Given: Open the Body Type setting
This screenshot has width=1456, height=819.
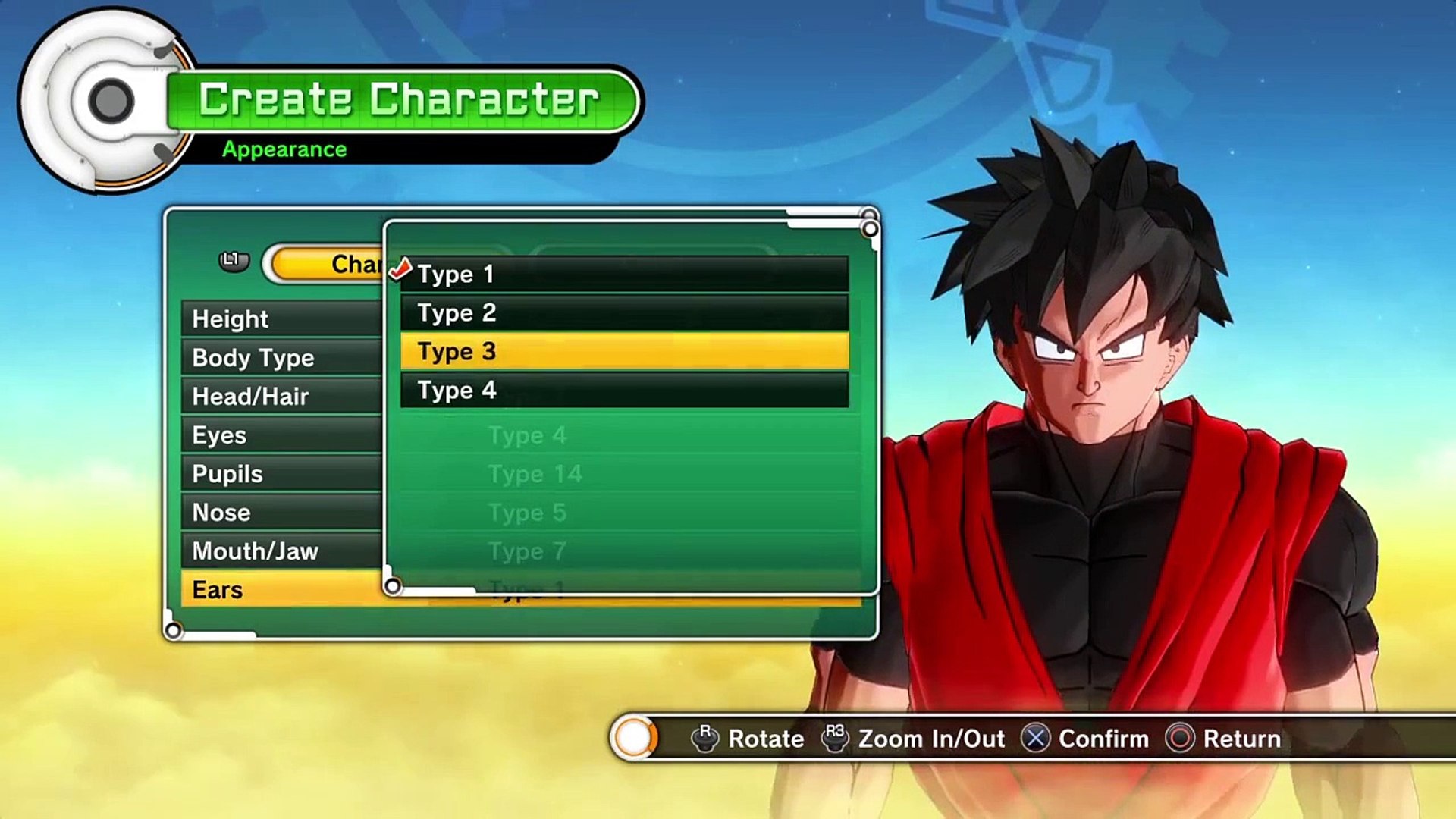Looking at the screenshot, I should [281, 358].
